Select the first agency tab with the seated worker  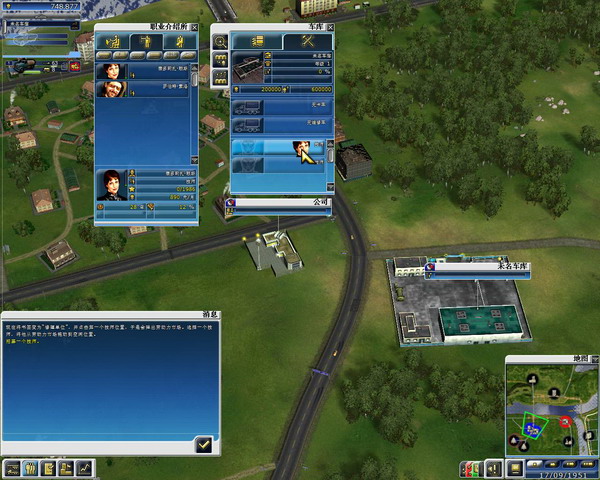(x=113, y=42)
